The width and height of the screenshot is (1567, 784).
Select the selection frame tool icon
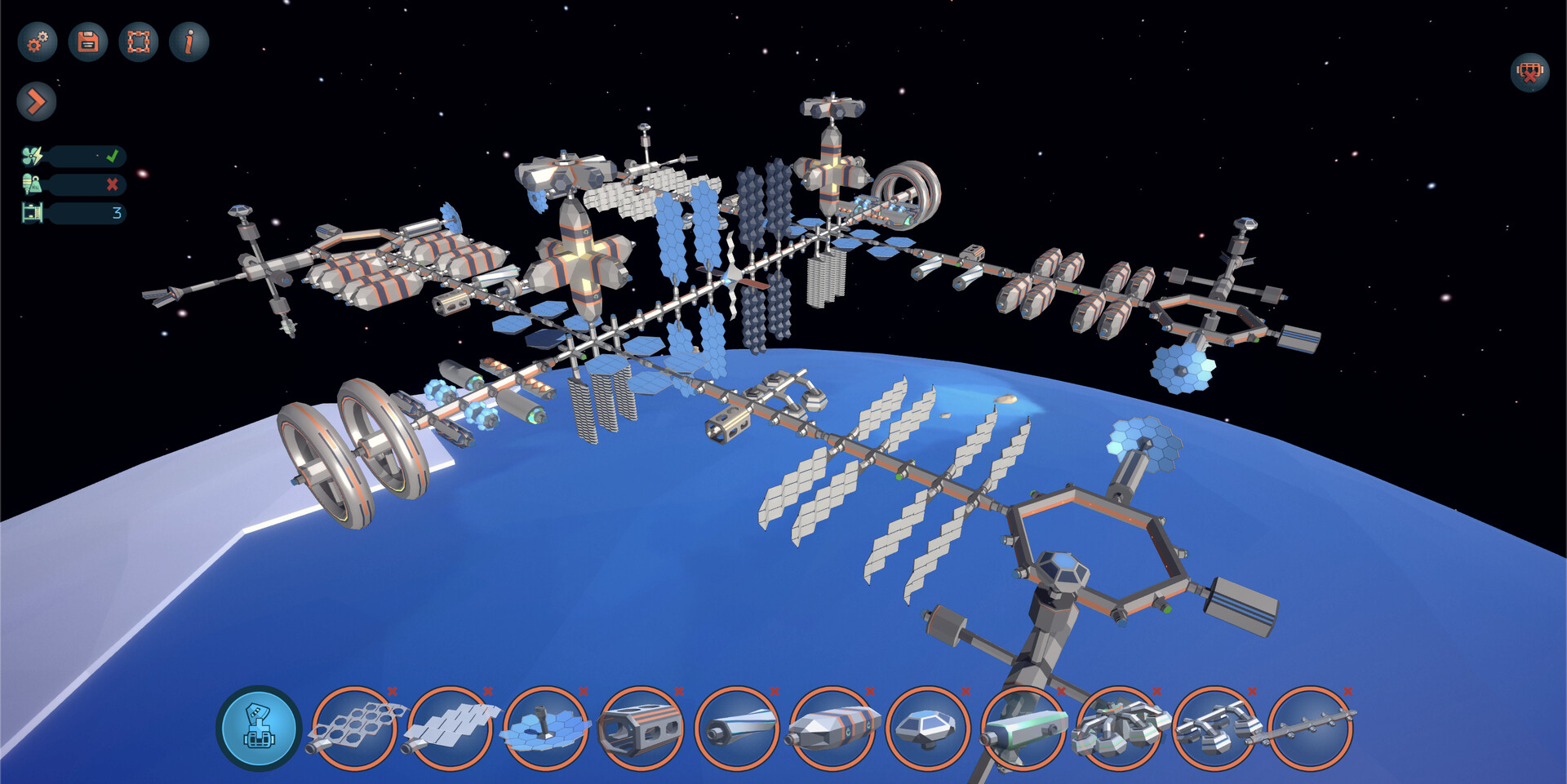(139, 42)
